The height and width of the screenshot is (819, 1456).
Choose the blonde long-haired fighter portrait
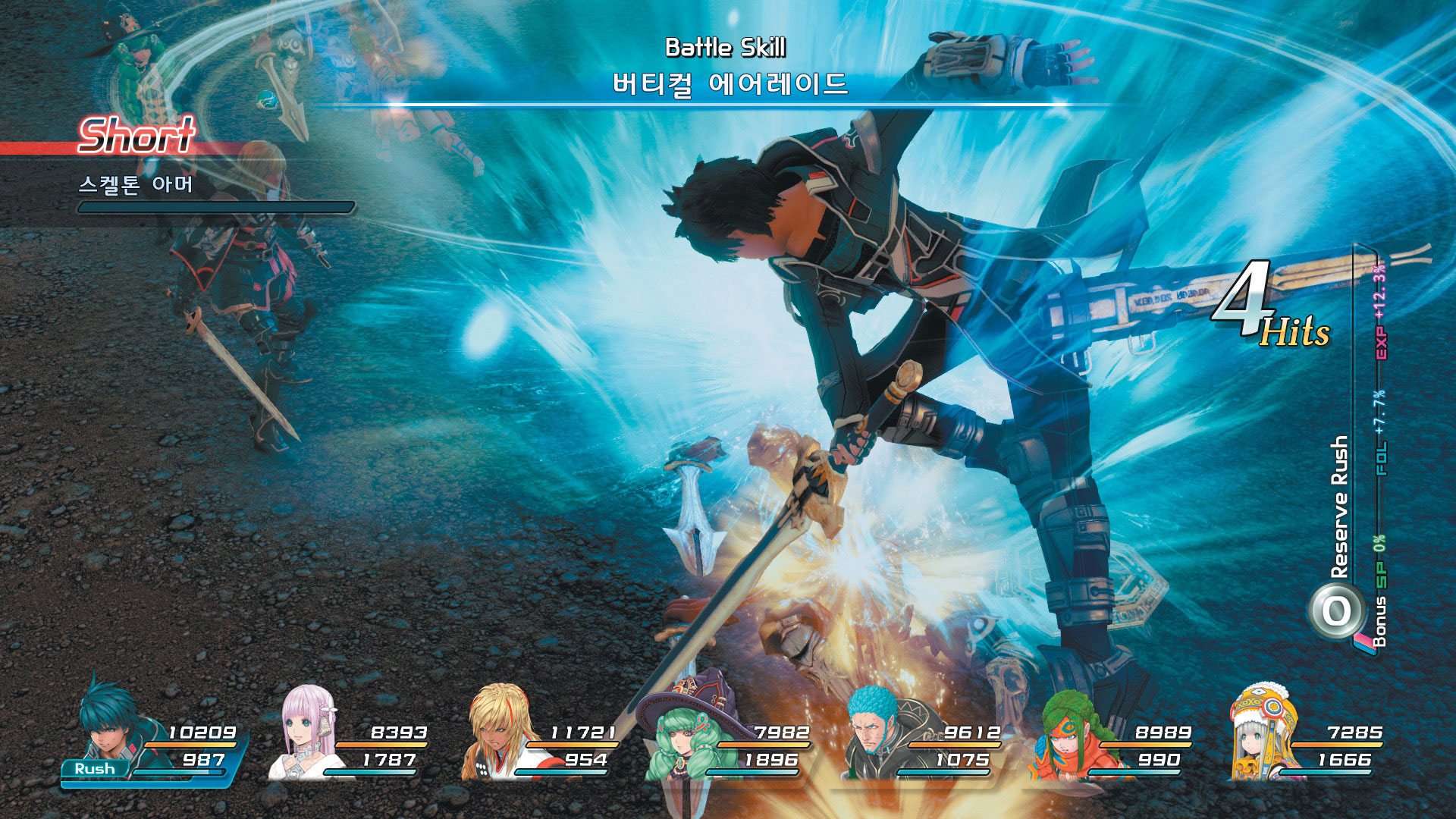498,732
